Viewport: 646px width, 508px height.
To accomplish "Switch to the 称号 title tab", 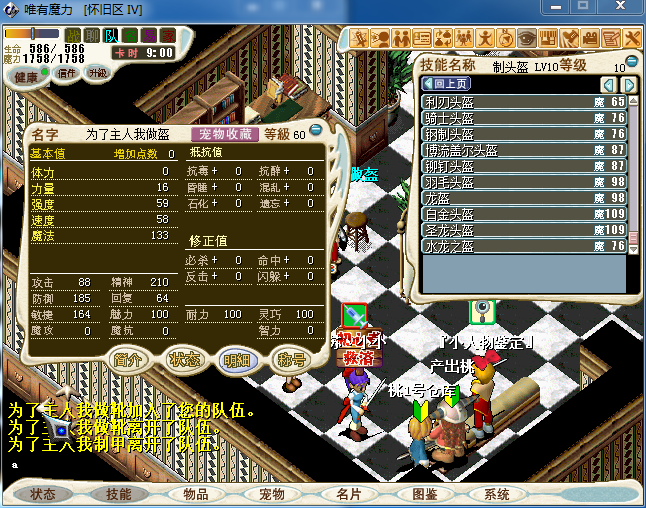I will [x=291, y=360].
